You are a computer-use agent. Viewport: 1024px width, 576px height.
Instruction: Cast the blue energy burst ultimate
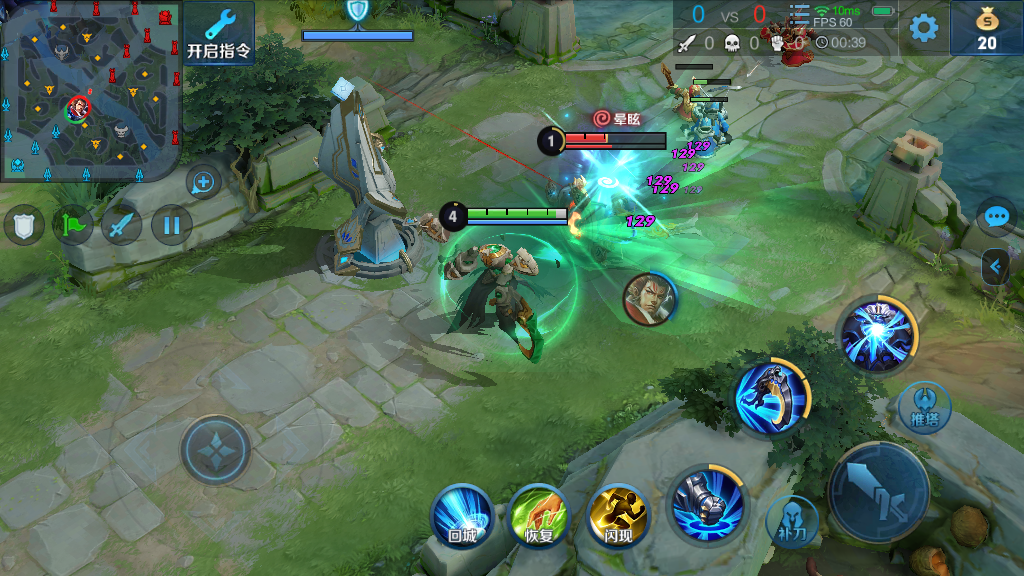pos(877,334)
